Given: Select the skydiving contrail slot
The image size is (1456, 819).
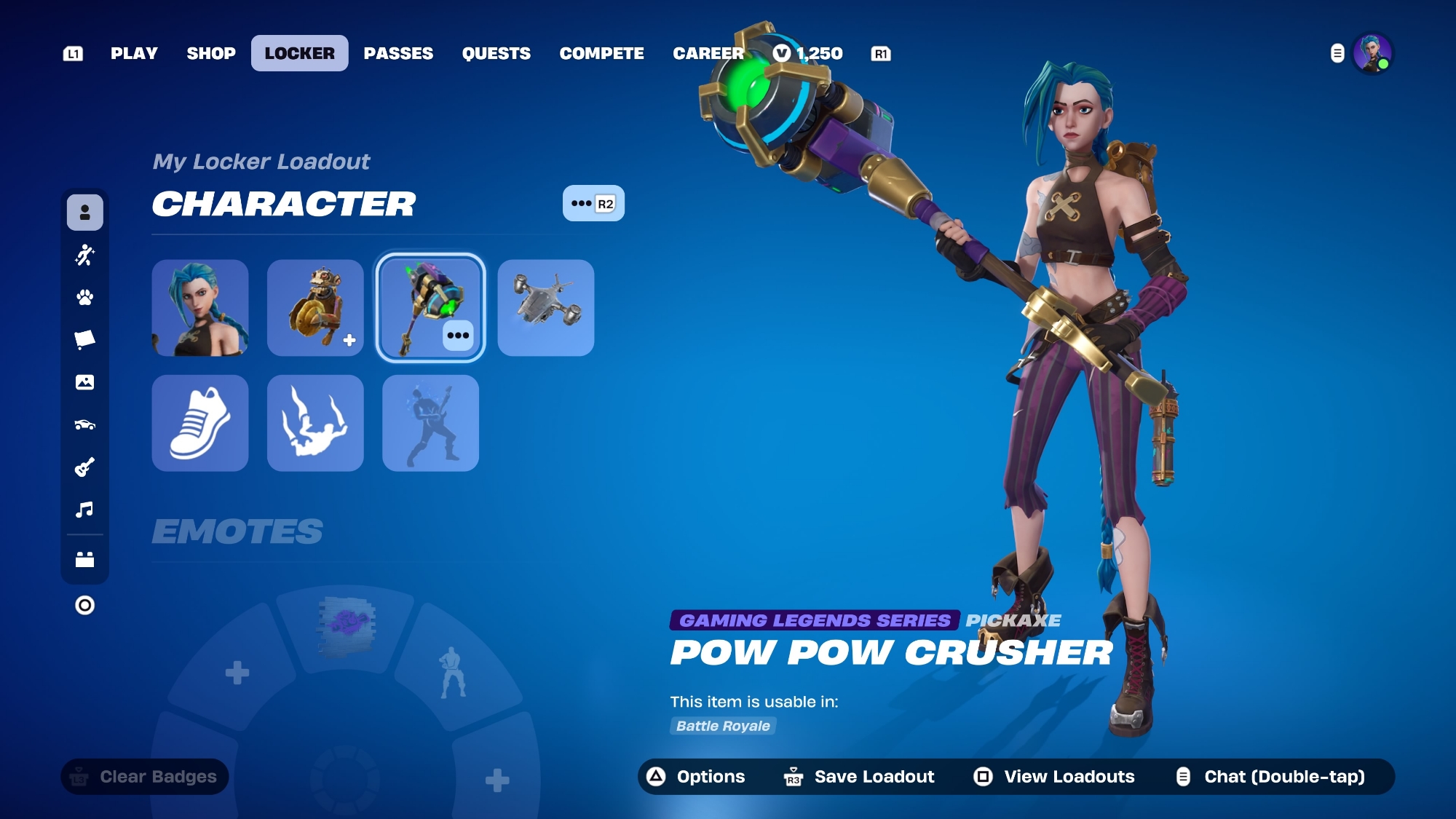Looking at the screenshot, I should click(x=315, y=423).
